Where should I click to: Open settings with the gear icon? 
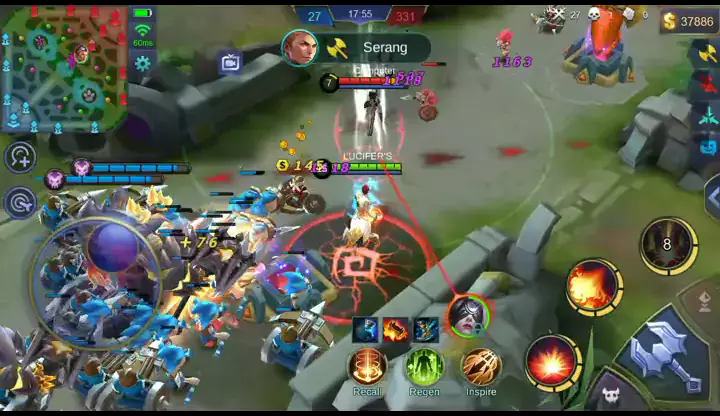(143, 64)
